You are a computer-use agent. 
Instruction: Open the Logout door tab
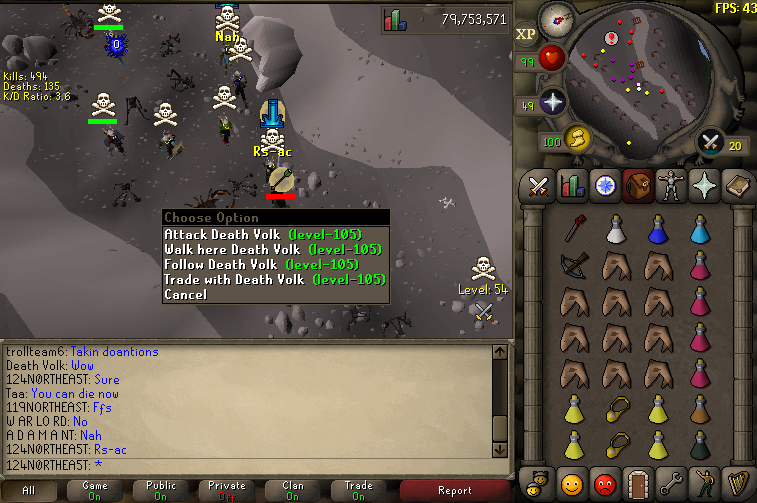click(635, 483)
